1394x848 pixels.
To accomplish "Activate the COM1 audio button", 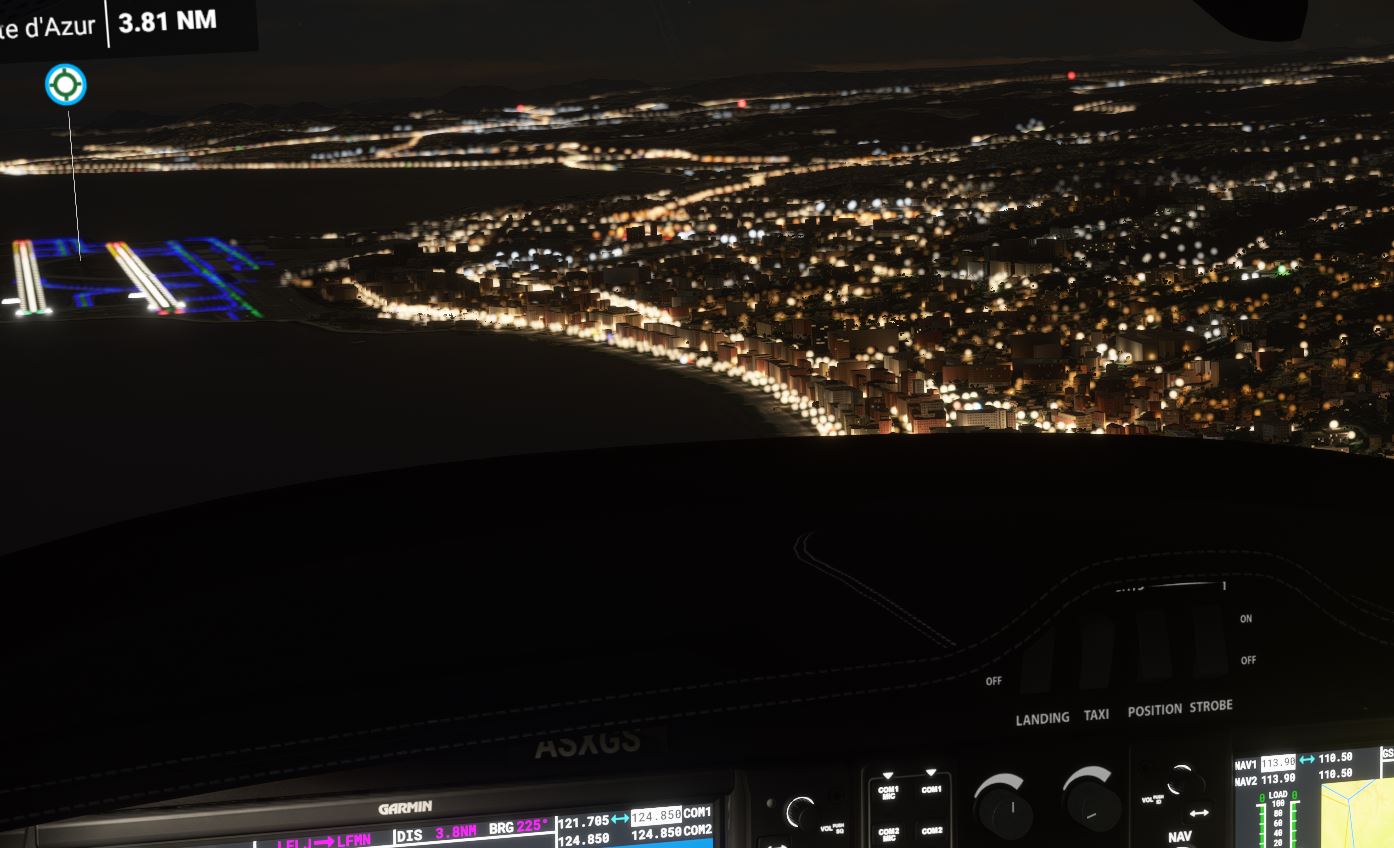I will point(931,788).
